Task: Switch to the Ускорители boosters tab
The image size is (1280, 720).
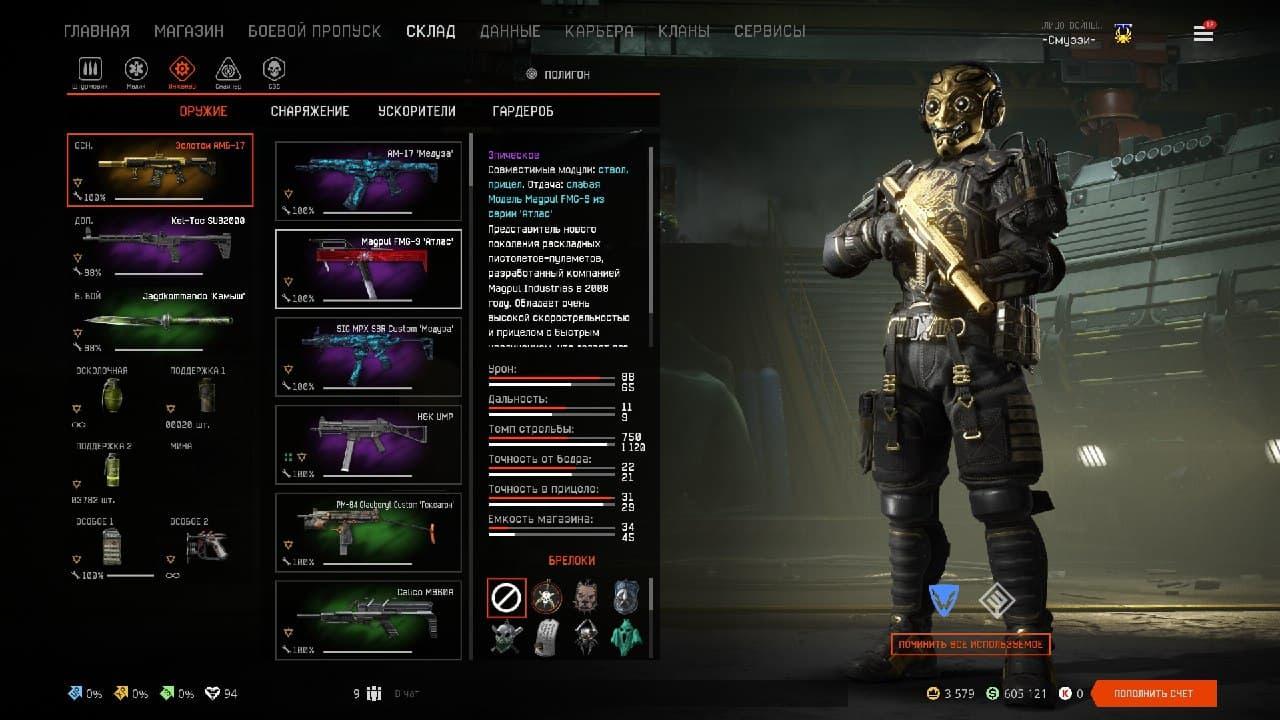Action: point(417,111)
